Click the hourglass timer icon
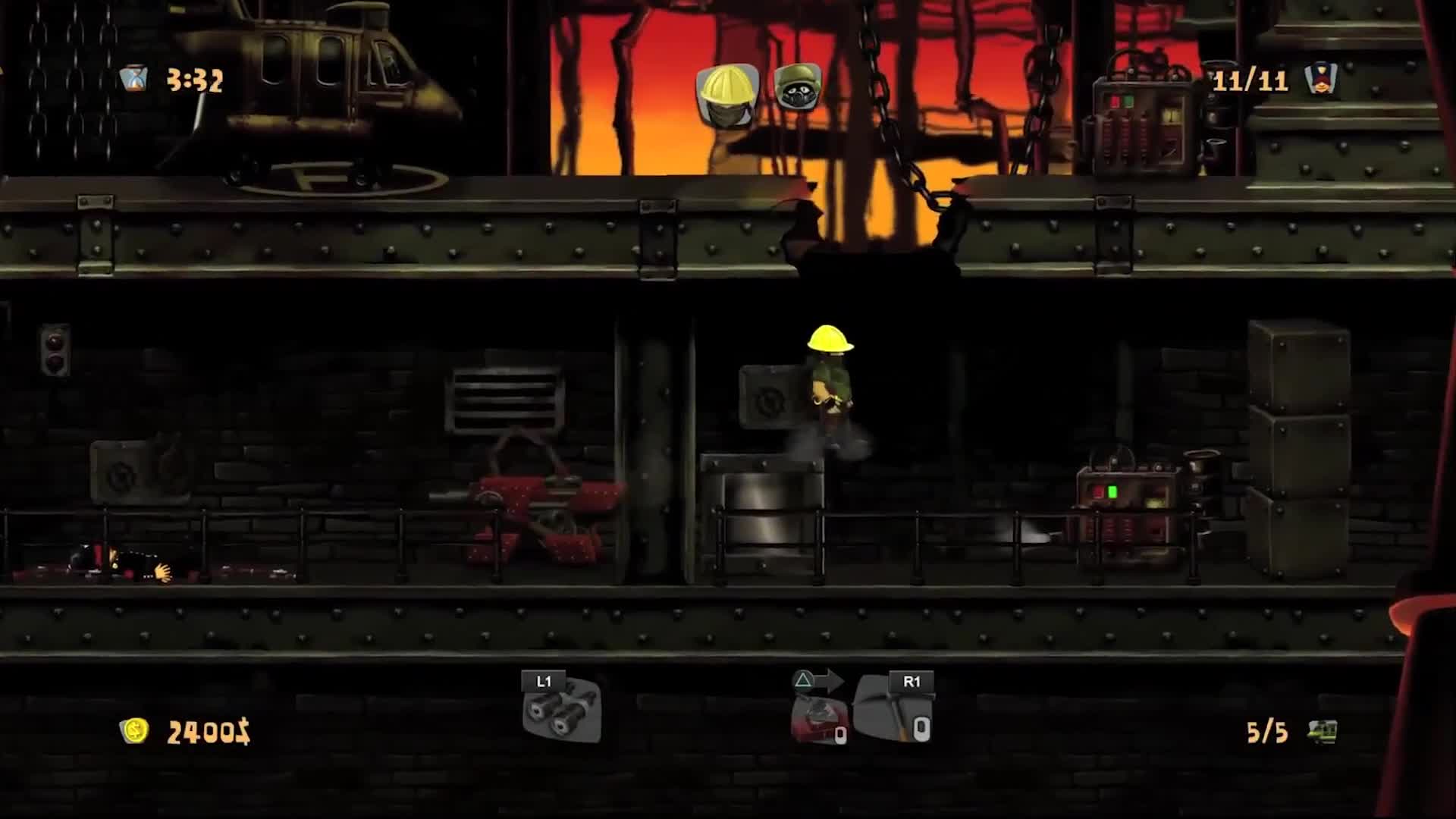Screen dimensions: 1456x819 tap(135, 77)
